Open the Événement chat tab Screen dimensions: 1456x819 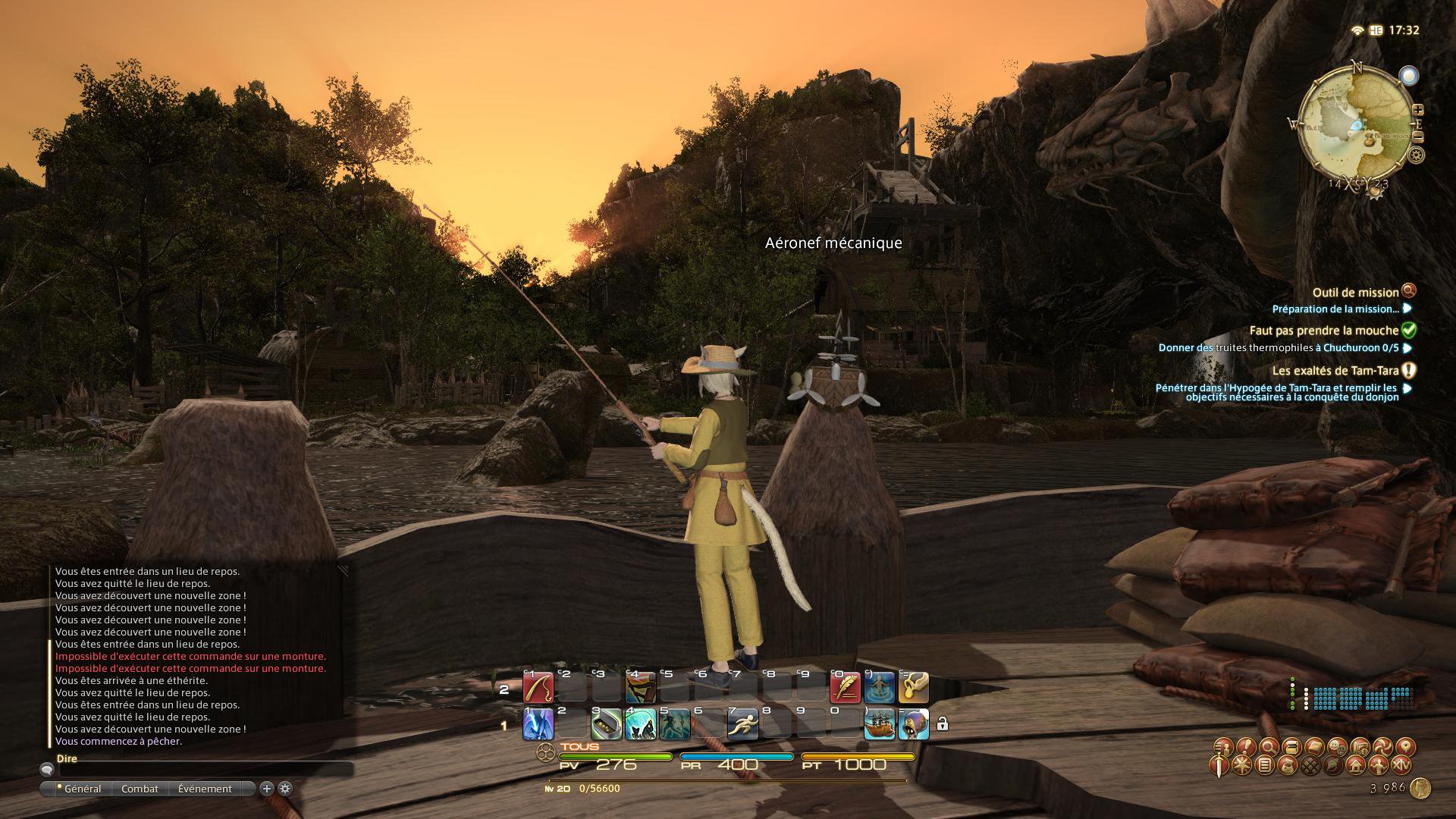tap(205, 789)
